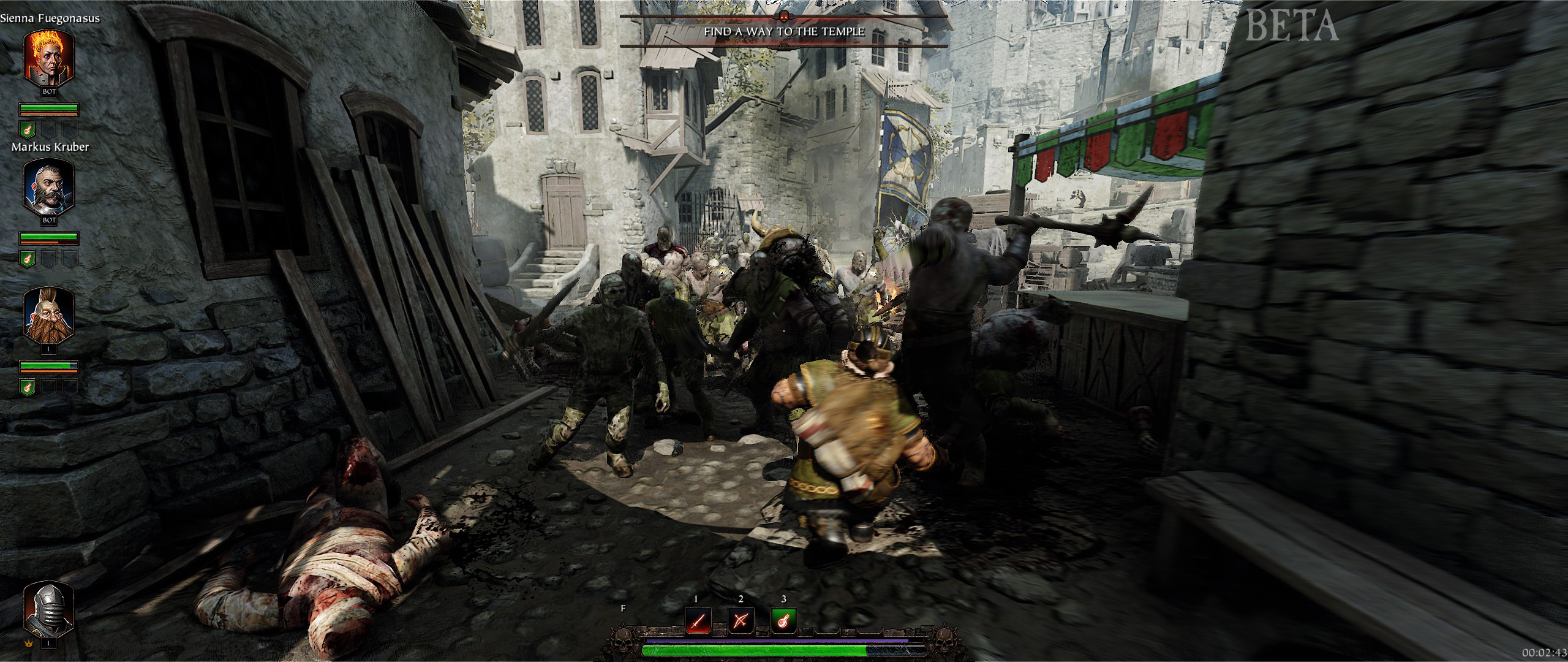This screenshot has height=662, width=1568.
Task: Select Sienna Fuegonasus's flaming-hair portrait
Action: click(x=49, y=56)
